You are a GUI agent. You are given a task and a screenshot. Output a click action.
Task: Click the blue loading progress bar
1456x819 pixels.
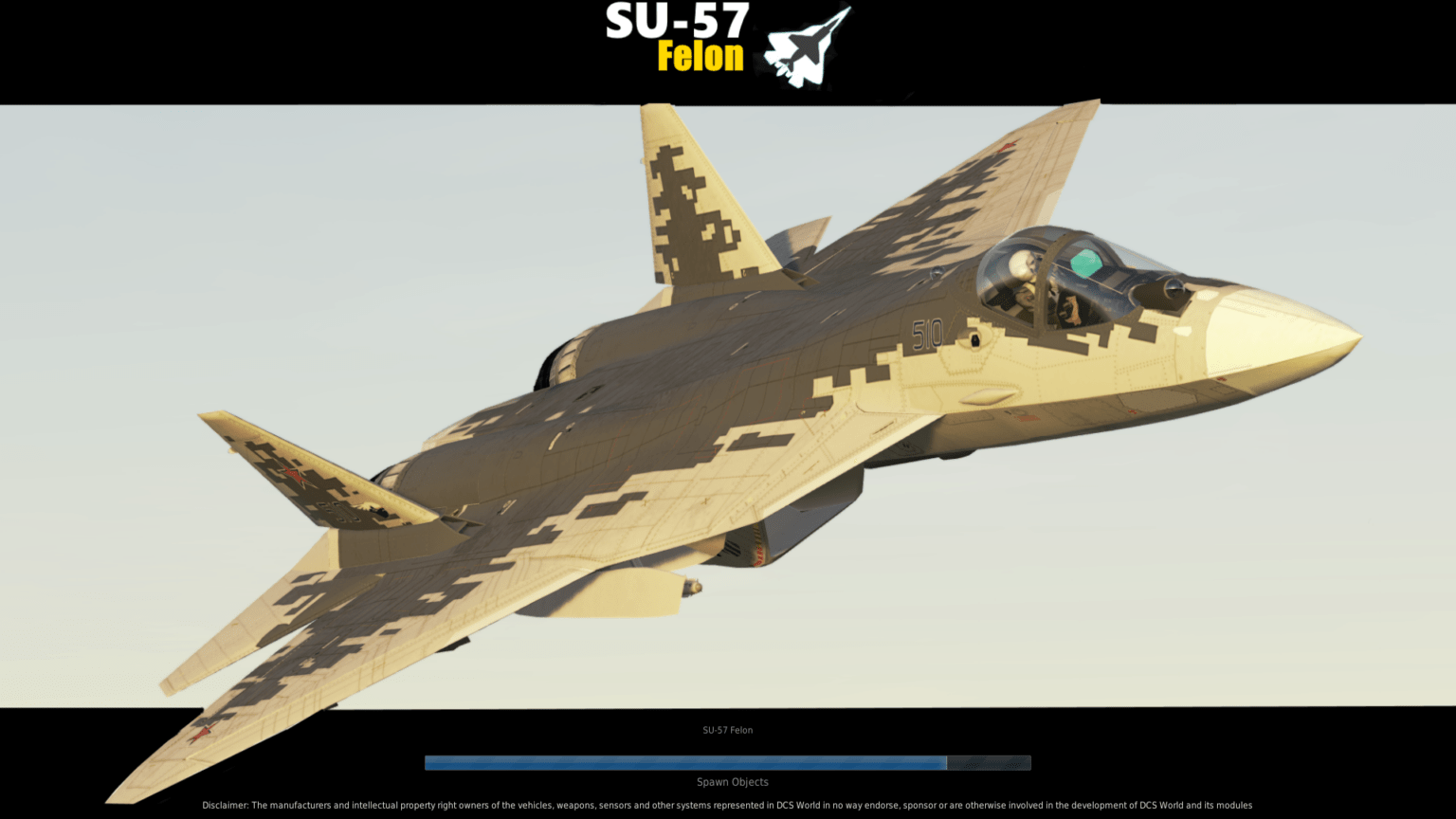click(682, 762)
